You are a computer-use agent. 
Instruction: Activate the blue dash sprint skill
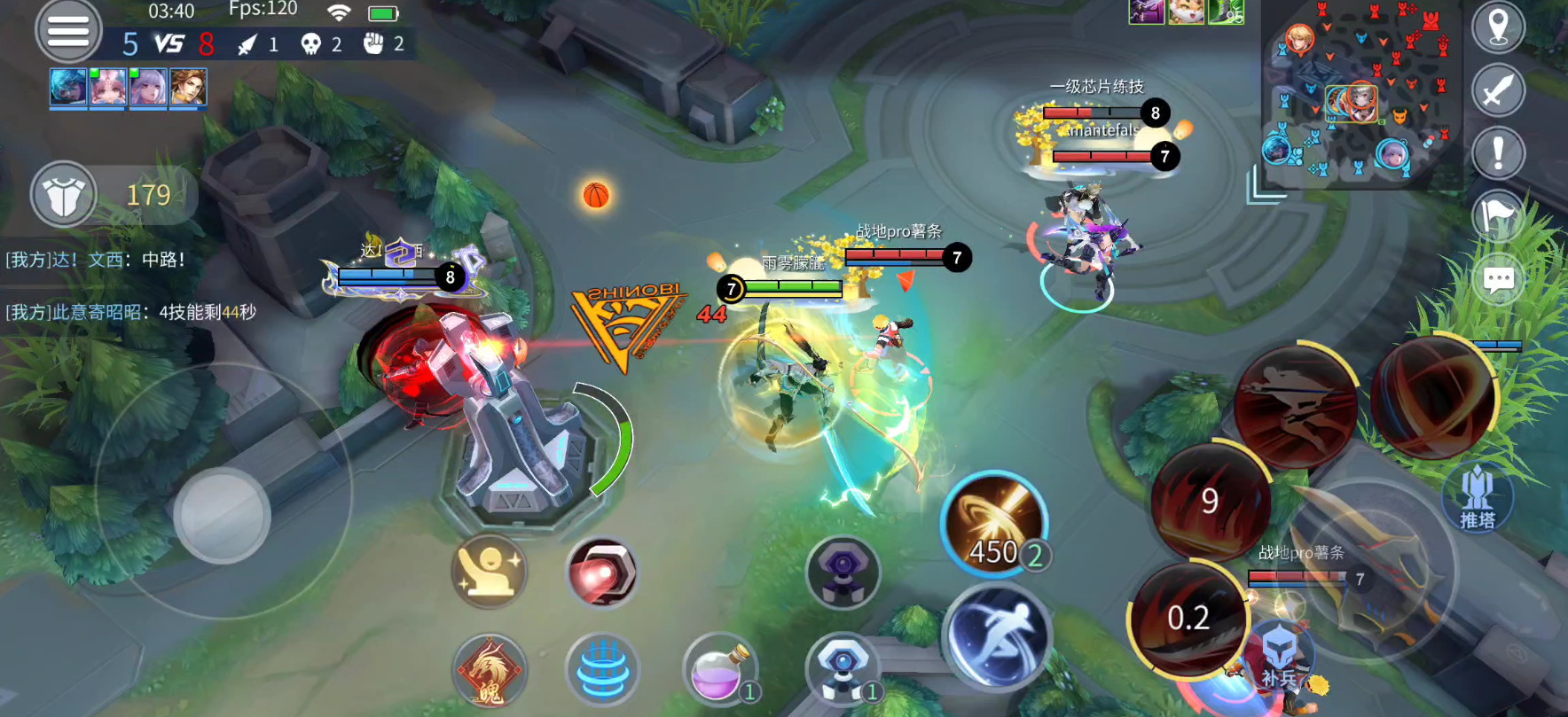click(997, 635)
